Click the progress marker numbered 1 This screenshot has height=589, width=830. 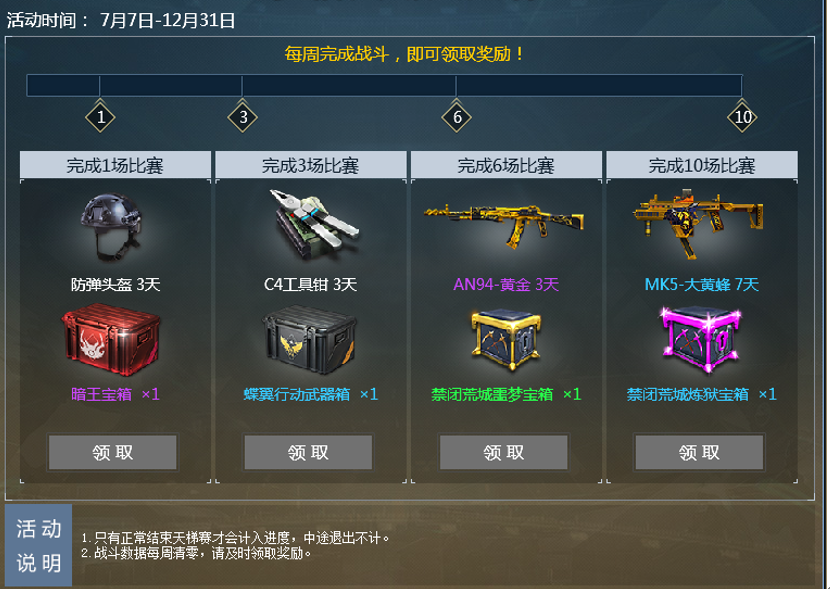coord(99,118)
